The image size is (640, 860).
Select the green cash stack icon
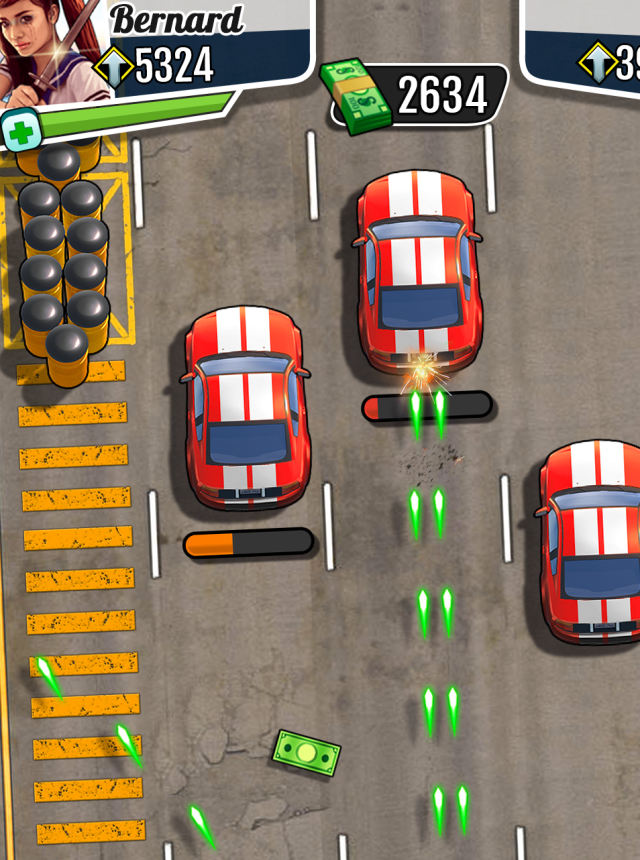tap(356, 95)
